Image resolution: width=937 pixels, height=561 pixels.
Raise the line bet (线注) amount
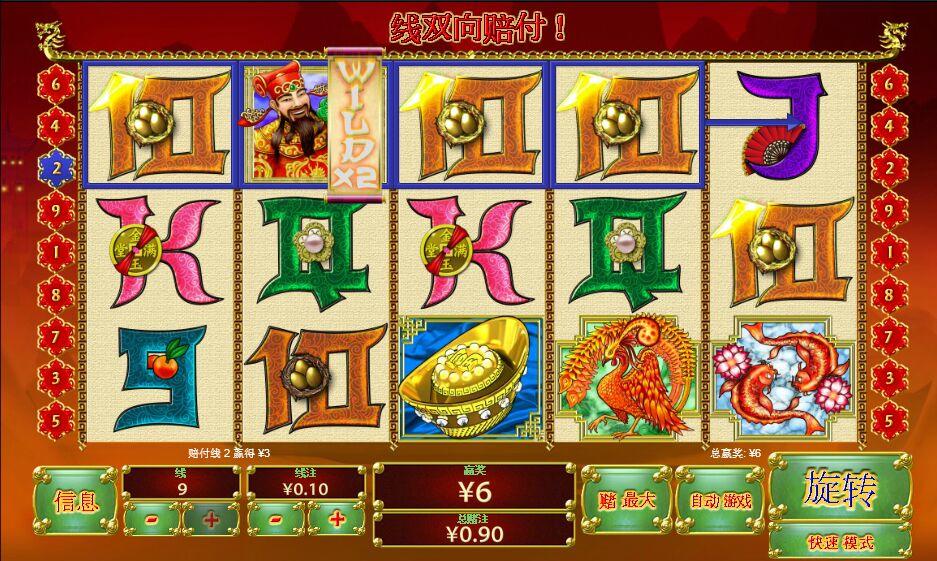pyautogui.click(x=336, y=519)
